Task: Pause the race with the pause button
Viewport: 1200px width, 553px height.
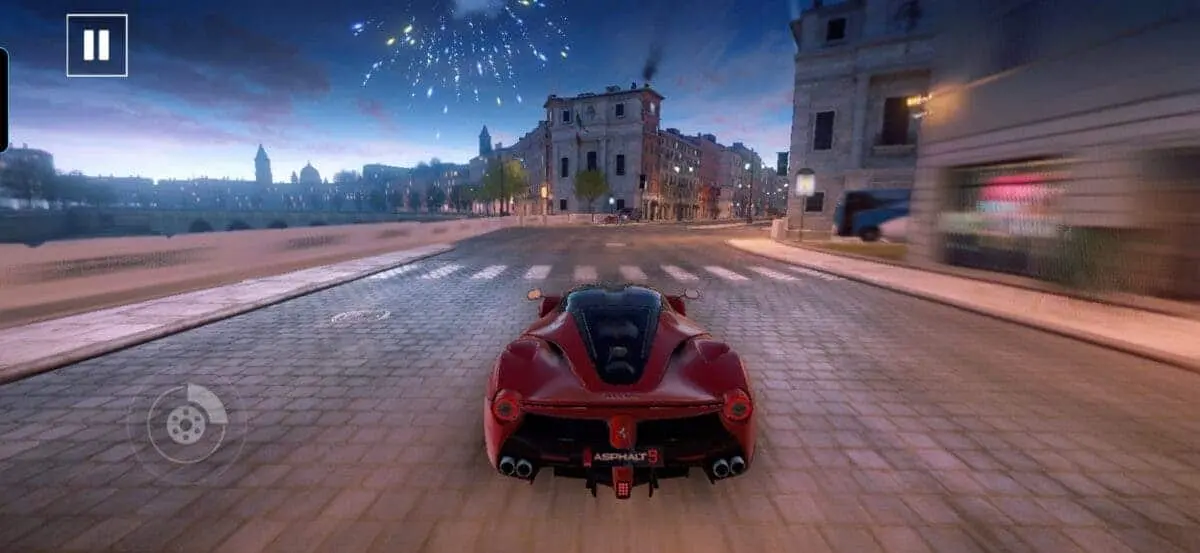Action: click(x=97, y=45)
